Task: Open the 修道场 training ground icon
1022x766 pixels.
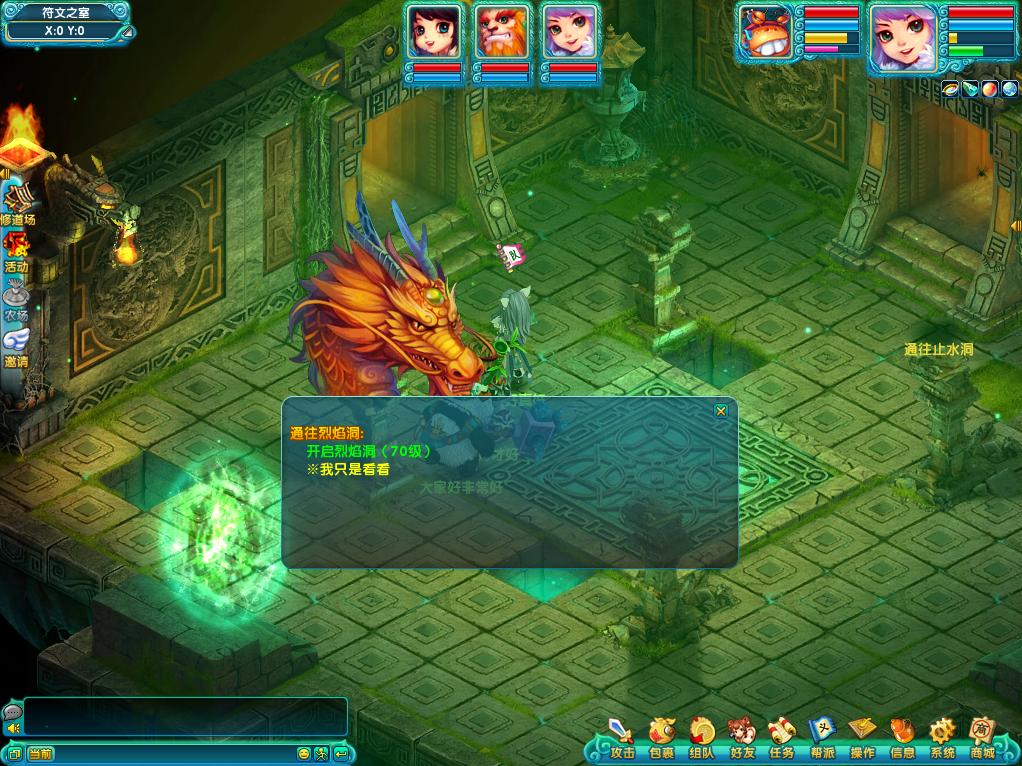Action: tap(17, 203)
